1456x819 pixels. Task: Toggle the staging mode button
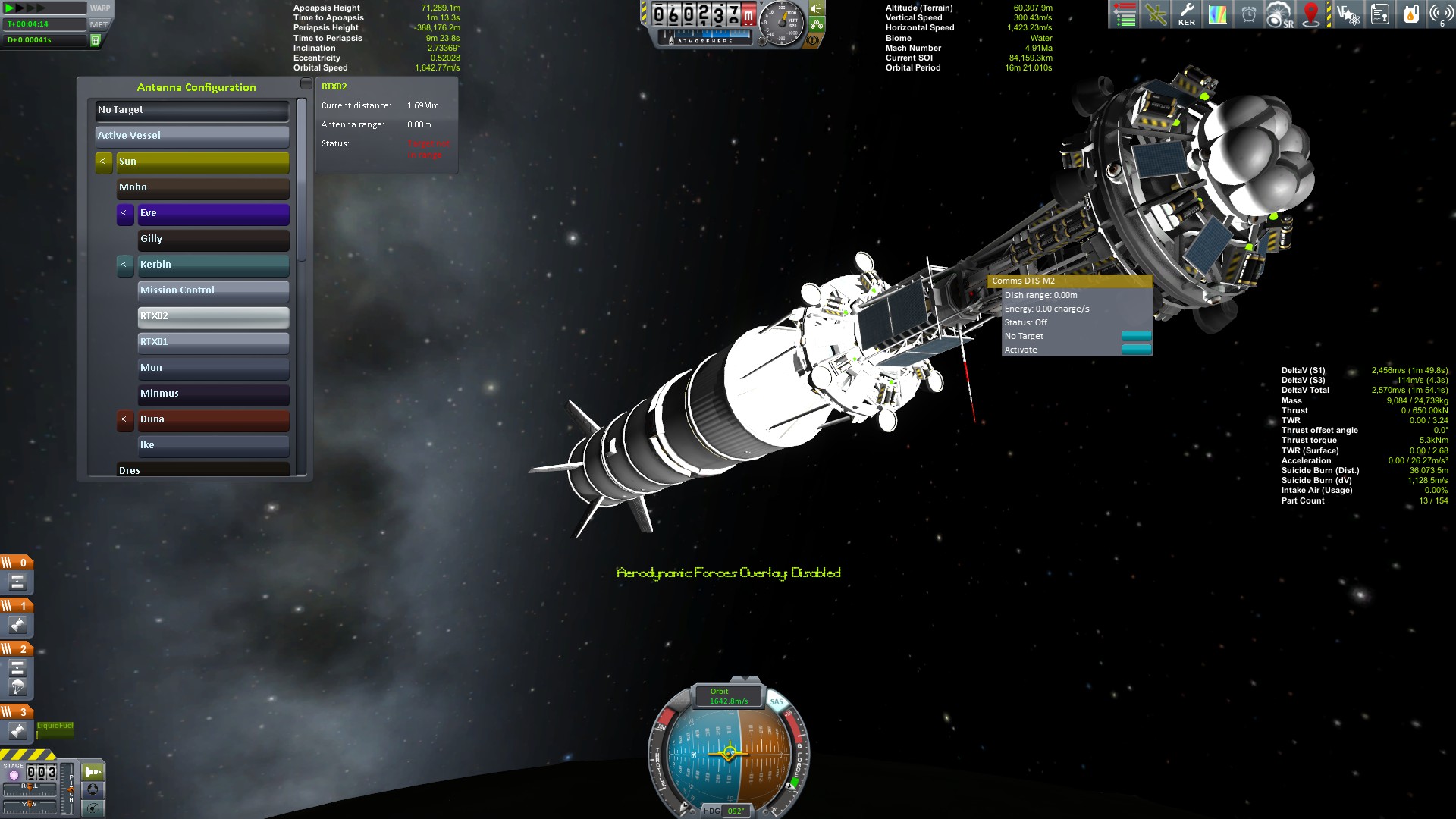pos(93,772)
